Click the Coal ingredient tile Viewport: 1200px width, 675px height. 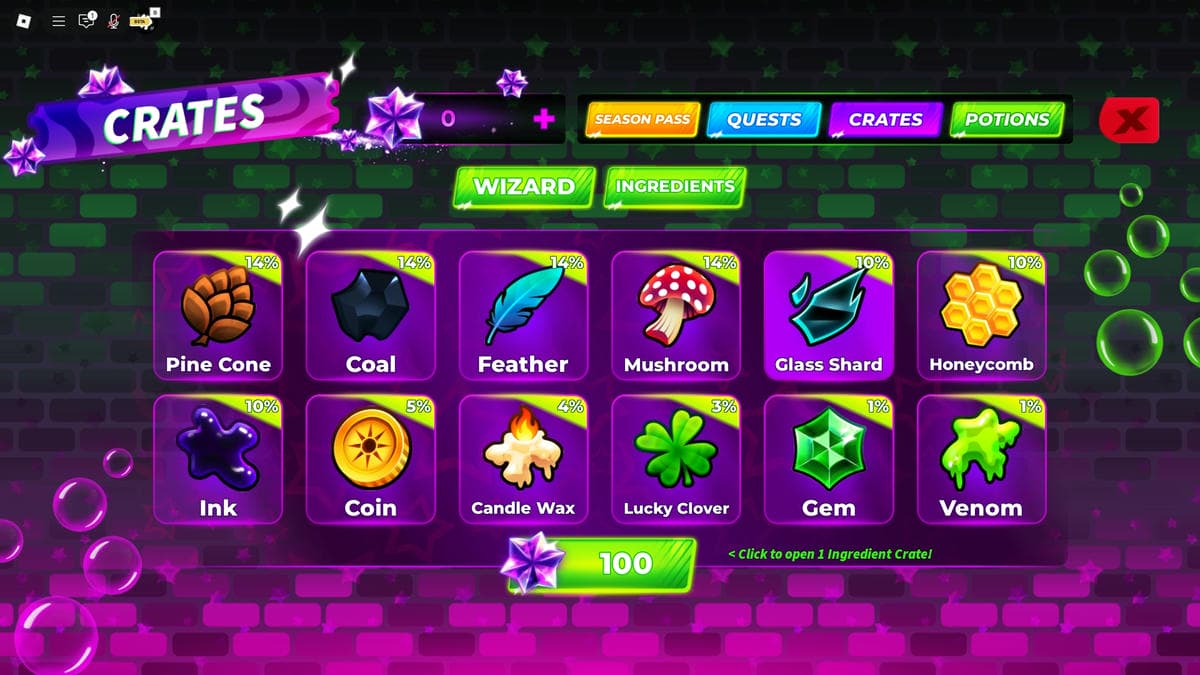[x=371, y=316]
